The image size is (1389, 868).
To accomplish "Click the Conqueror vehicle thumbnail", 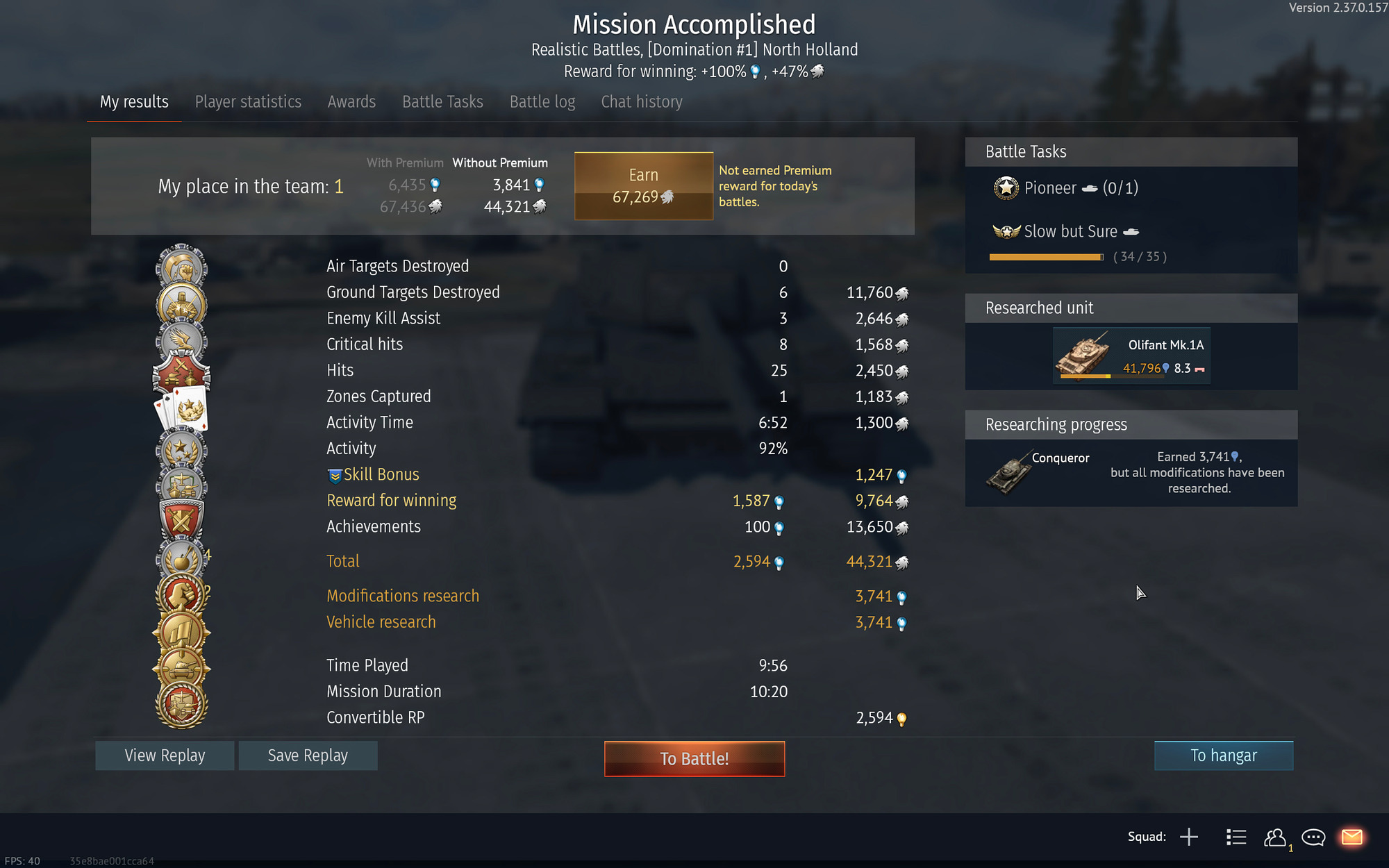I will tap(1009, 471).
